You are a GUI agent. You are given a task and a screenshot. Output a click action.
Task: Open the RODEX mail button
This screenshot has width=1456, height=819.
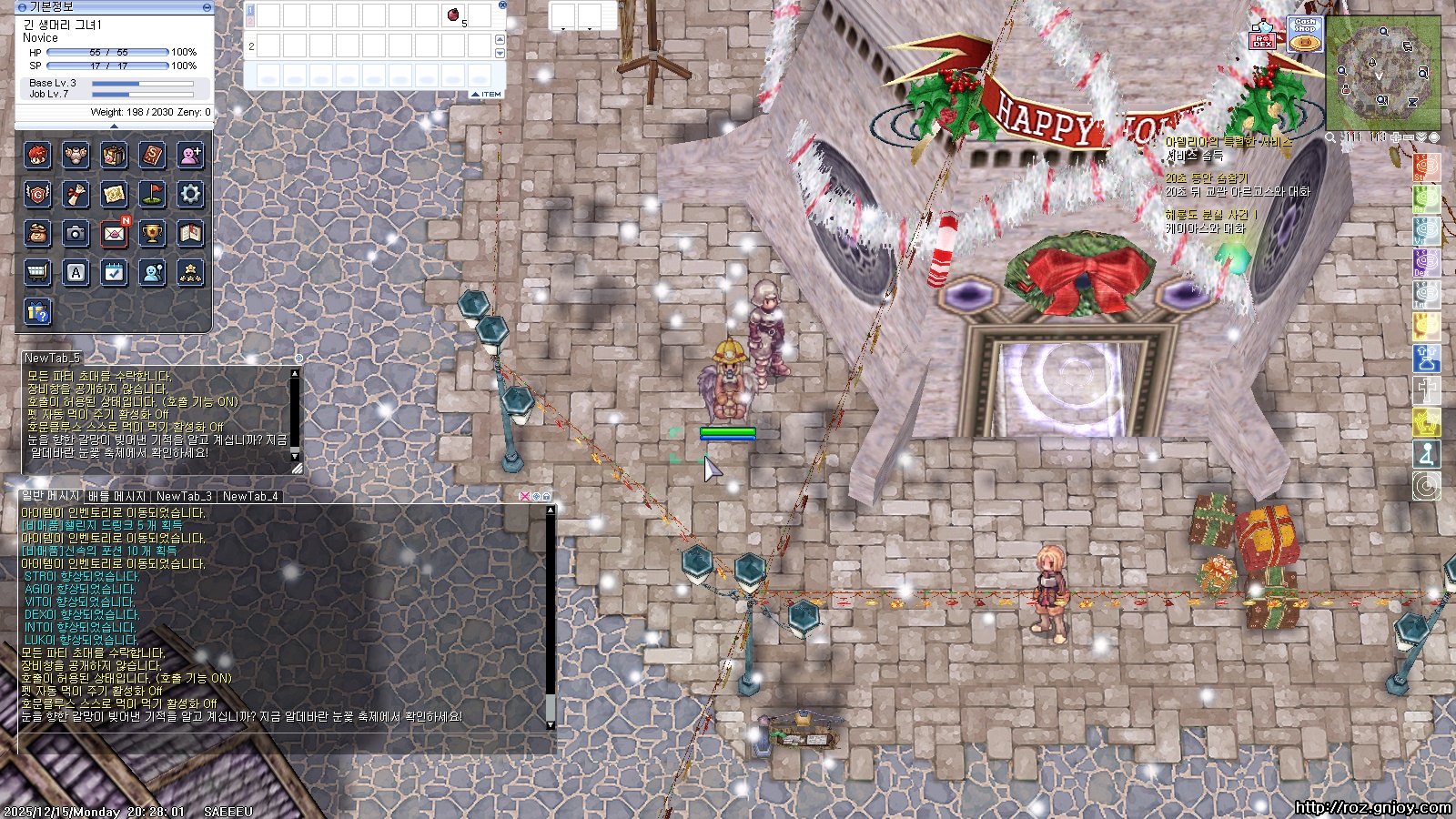[x=1262, y=36]
